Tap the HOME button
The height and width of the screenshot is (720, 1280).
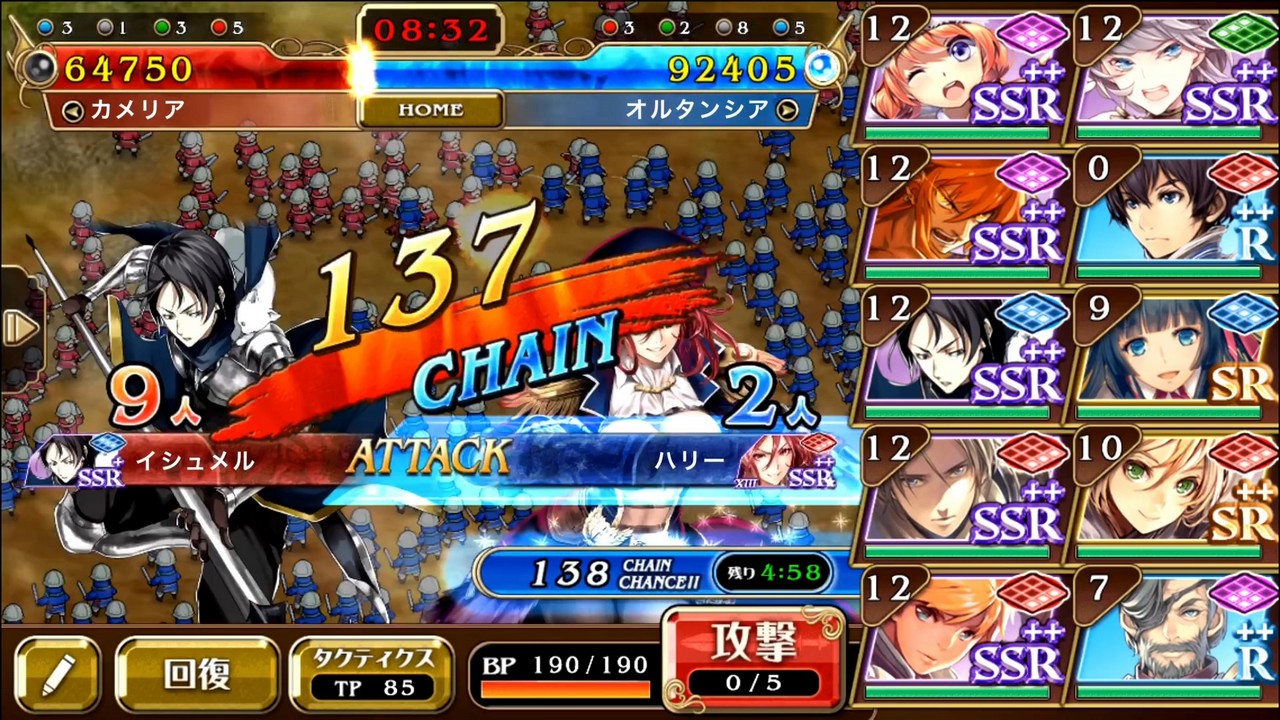(430, 110)
